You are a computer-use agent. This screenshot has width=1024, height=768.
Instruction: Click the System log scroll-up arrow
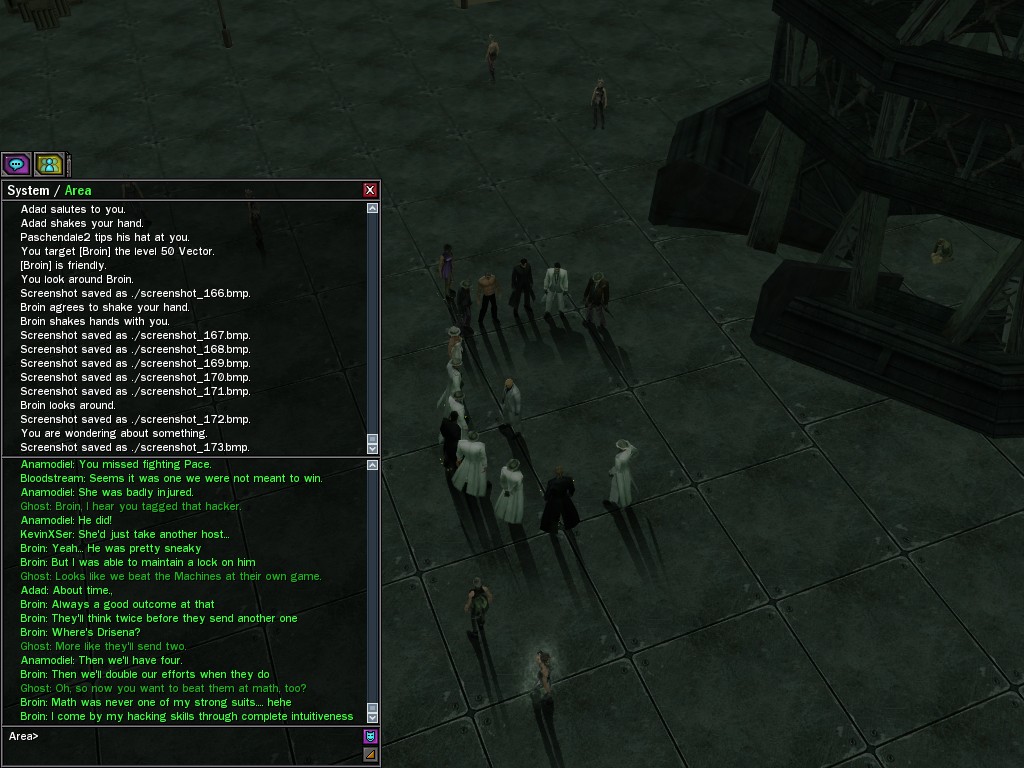(373, 208)
